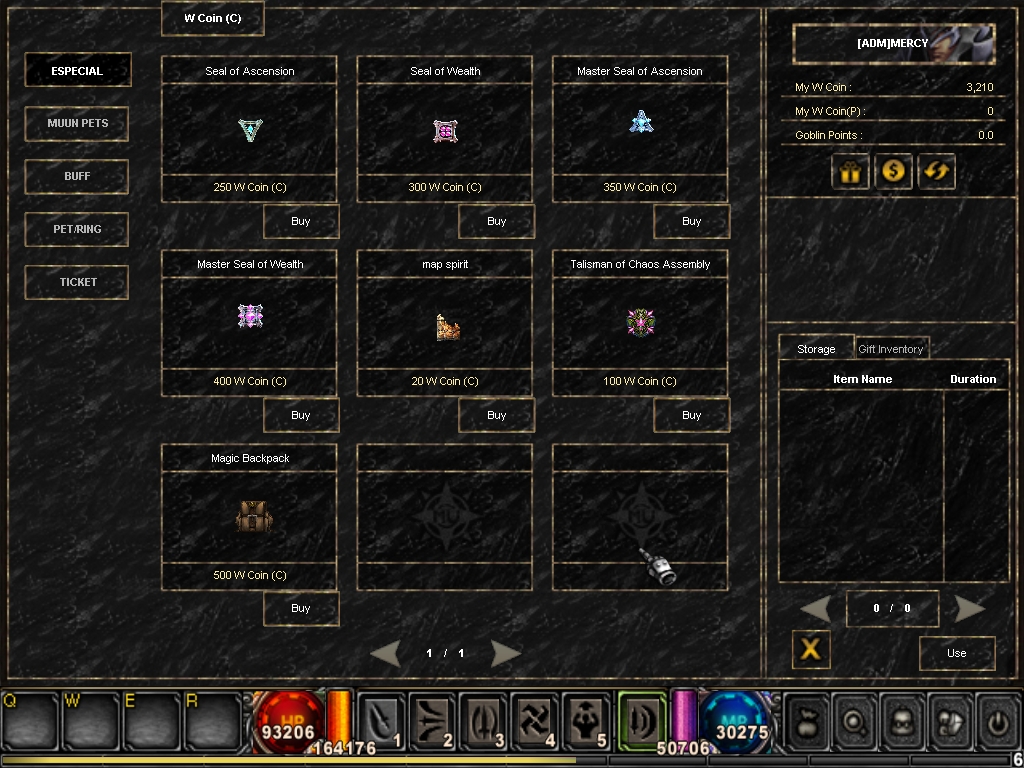This screenshot has height=768, width=1024.
Task: Choose the ESPECIAL category
Action: pyautogui.click(x=77, y=71)
